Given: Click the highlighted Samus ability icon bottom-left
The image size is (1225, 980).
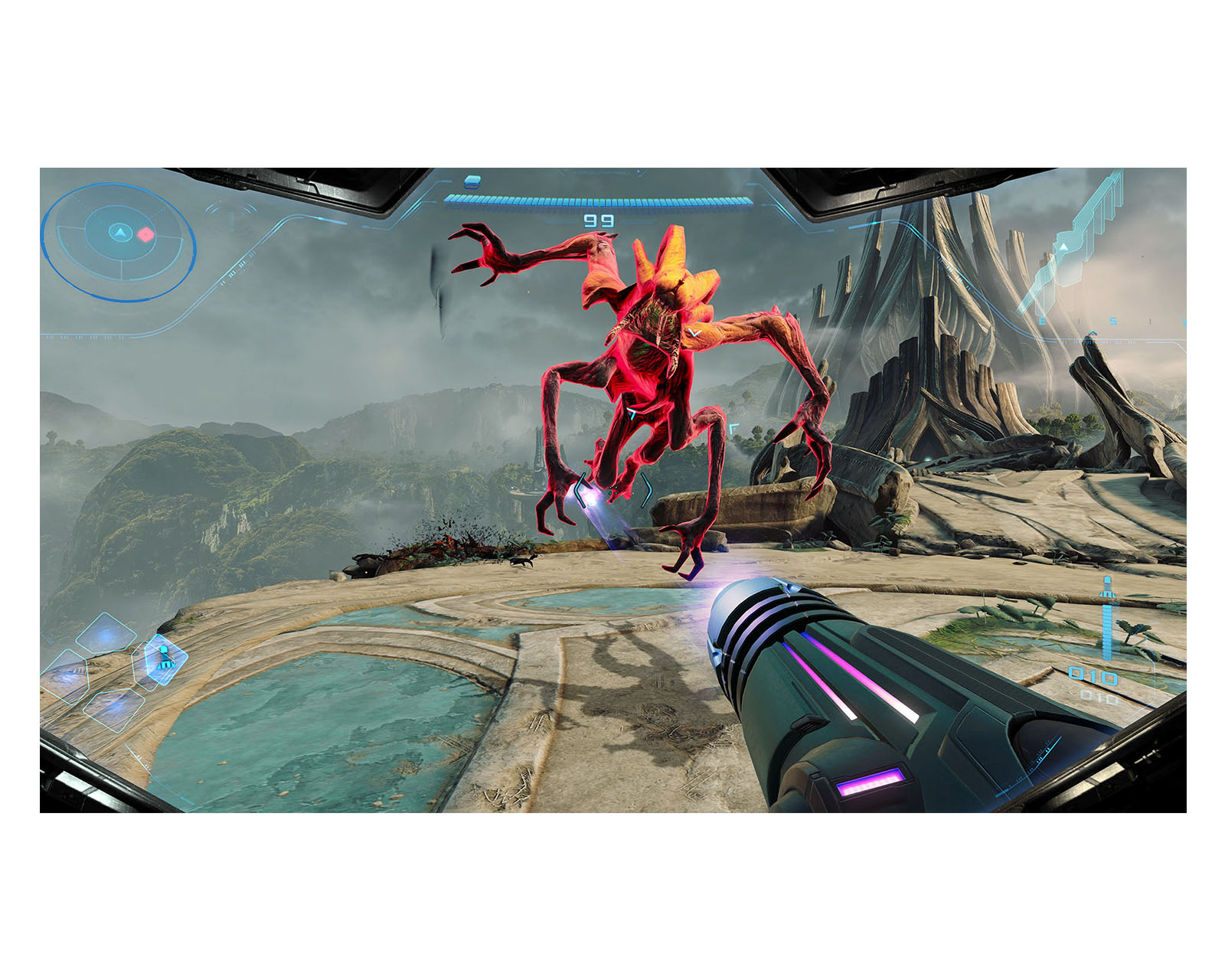Looking at the screenshot, I should 164,659.
